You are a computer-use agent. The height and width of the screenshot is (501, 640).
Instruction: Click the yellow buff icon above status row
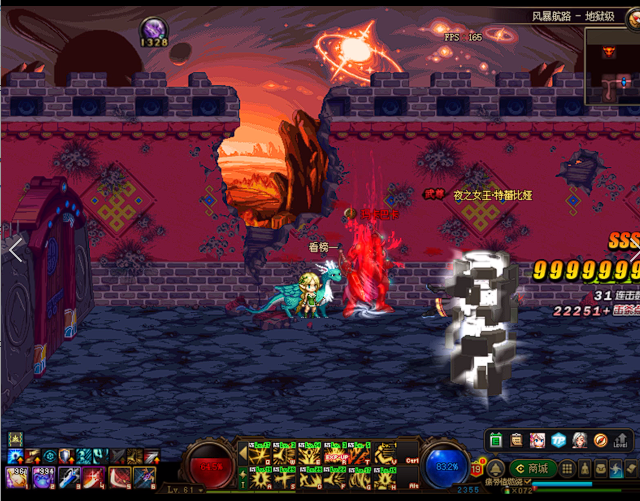pos(15,440)
